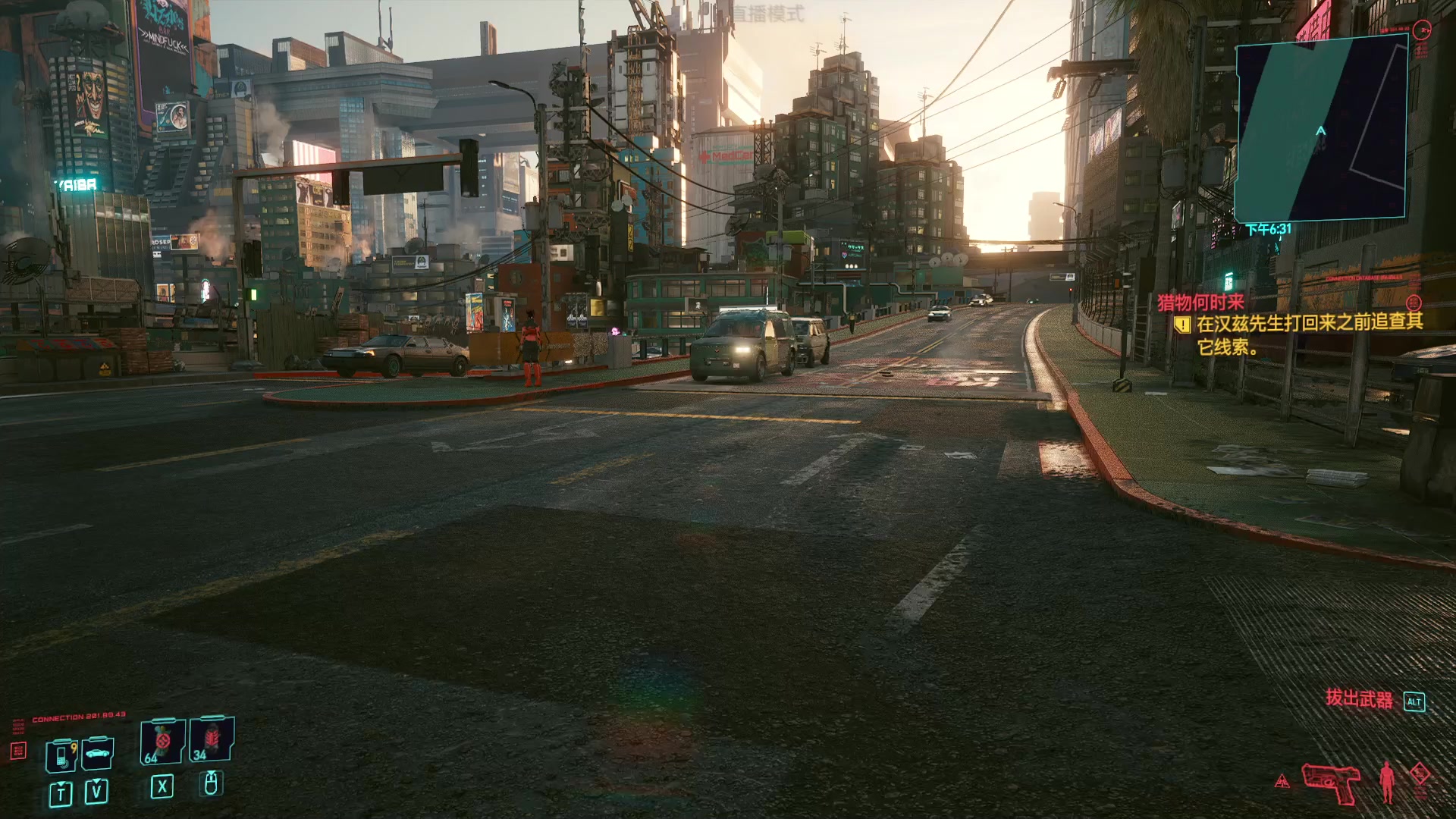The image size is (1456, 819).
Task: Click the red diamond icon beside the figure
Action: point(1420,777)
